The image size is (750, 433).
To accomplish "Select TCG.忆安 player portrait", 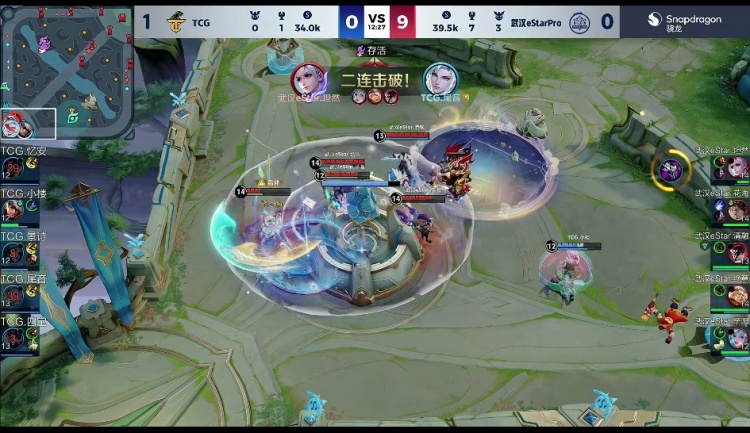I will click(13, 169).
